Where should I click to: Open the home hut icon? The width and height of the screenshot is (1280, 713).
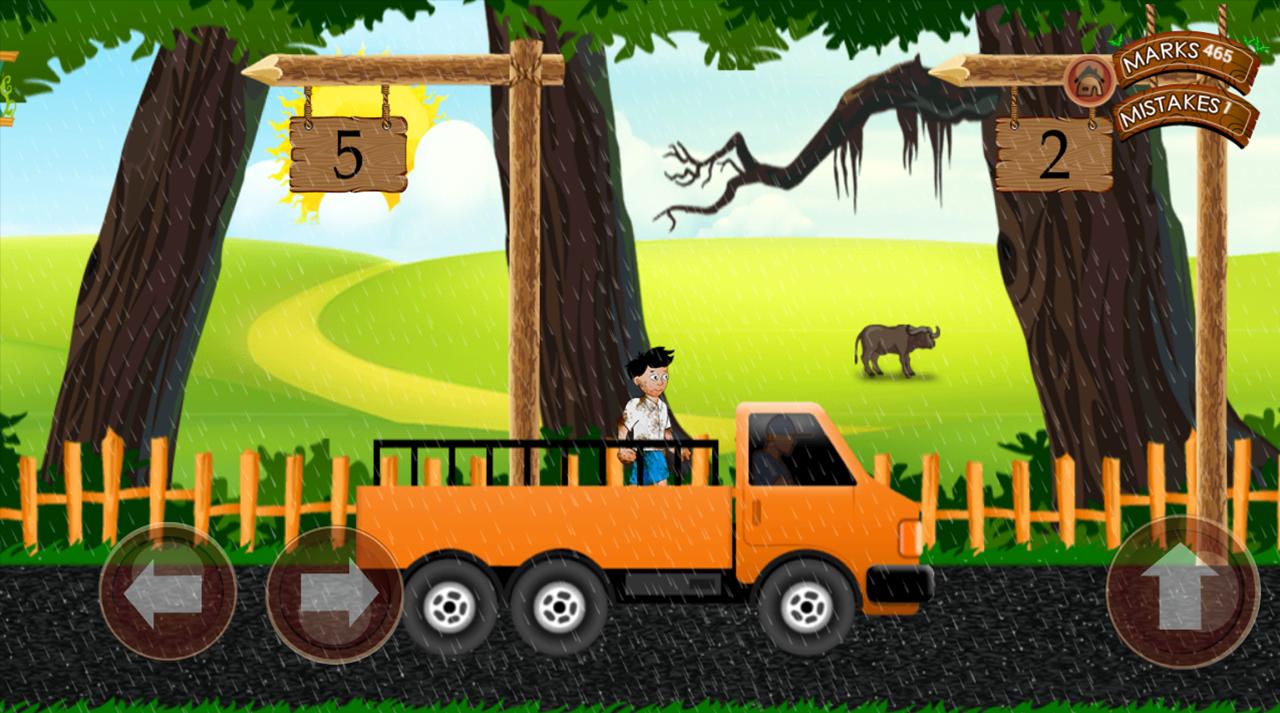click(1088, 81)
